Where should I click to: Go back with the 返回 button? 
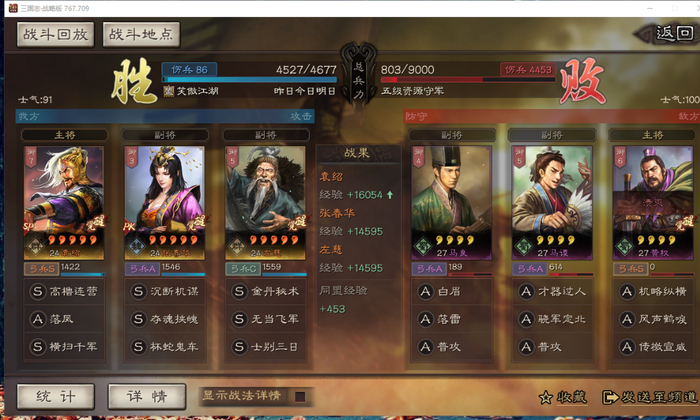[672, 33]
